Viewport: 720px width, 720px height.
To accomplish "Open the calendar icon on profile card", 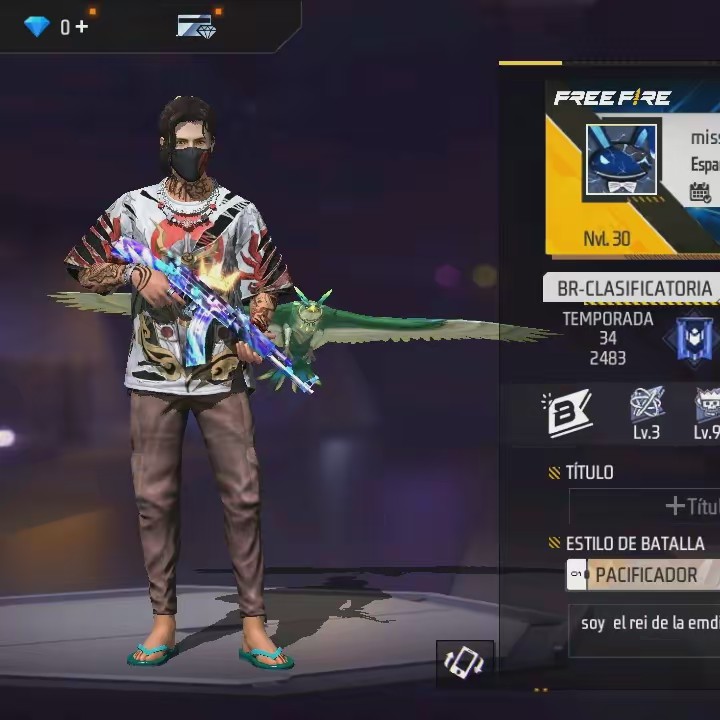I will [x=701, y=192].
